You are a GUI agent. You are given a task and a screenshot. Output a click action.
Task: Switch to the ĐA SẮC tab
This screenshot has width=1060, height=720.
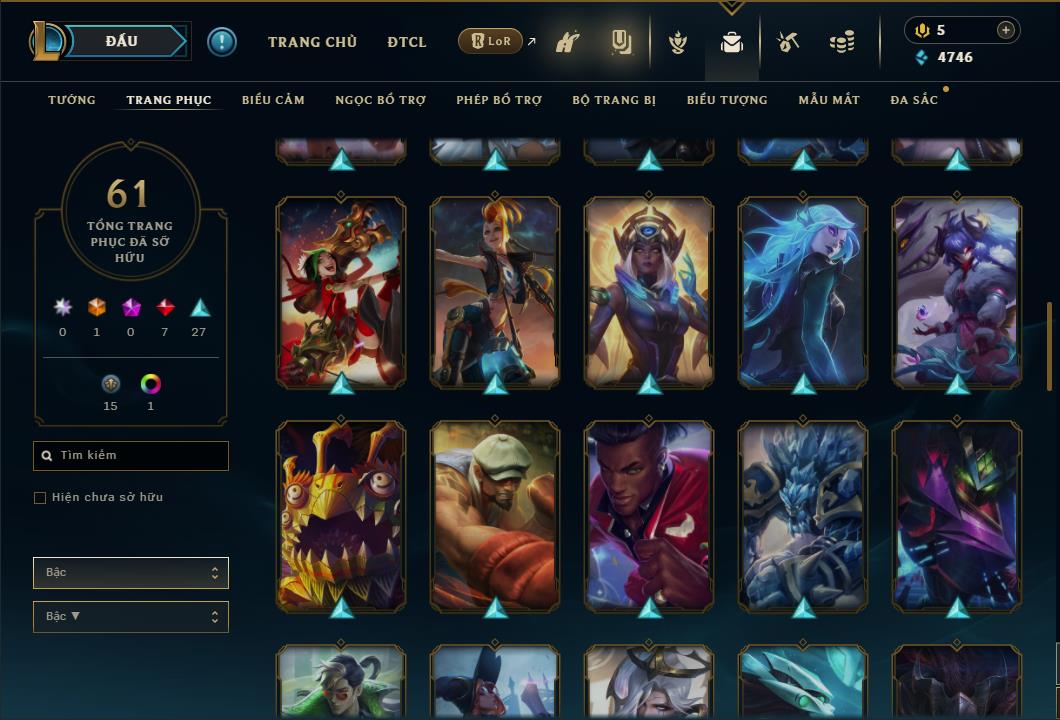coord(914,100)
